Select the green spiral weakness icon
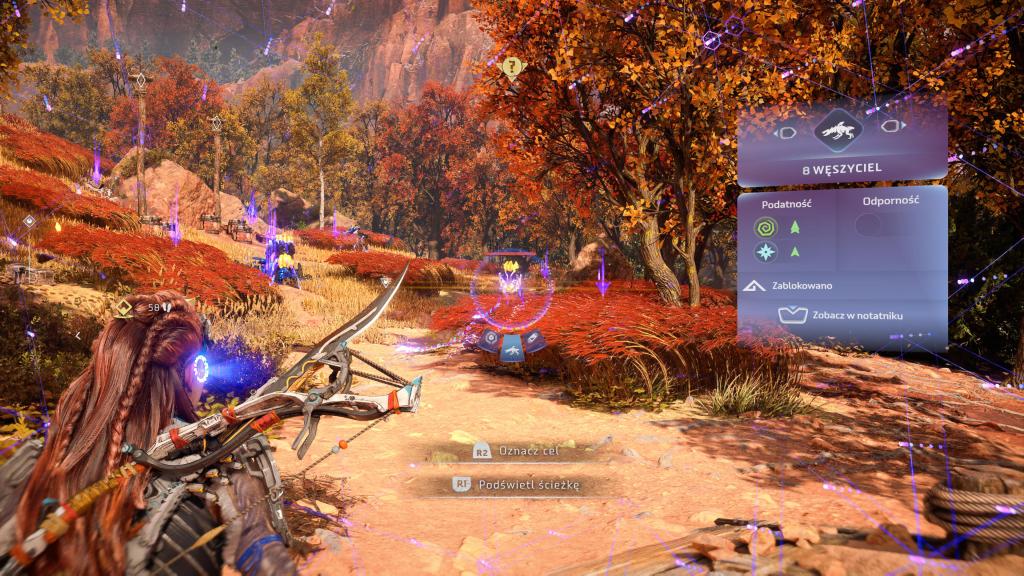Image resolution: width=1024 pixels, height=576 pixels. [766, 229]
